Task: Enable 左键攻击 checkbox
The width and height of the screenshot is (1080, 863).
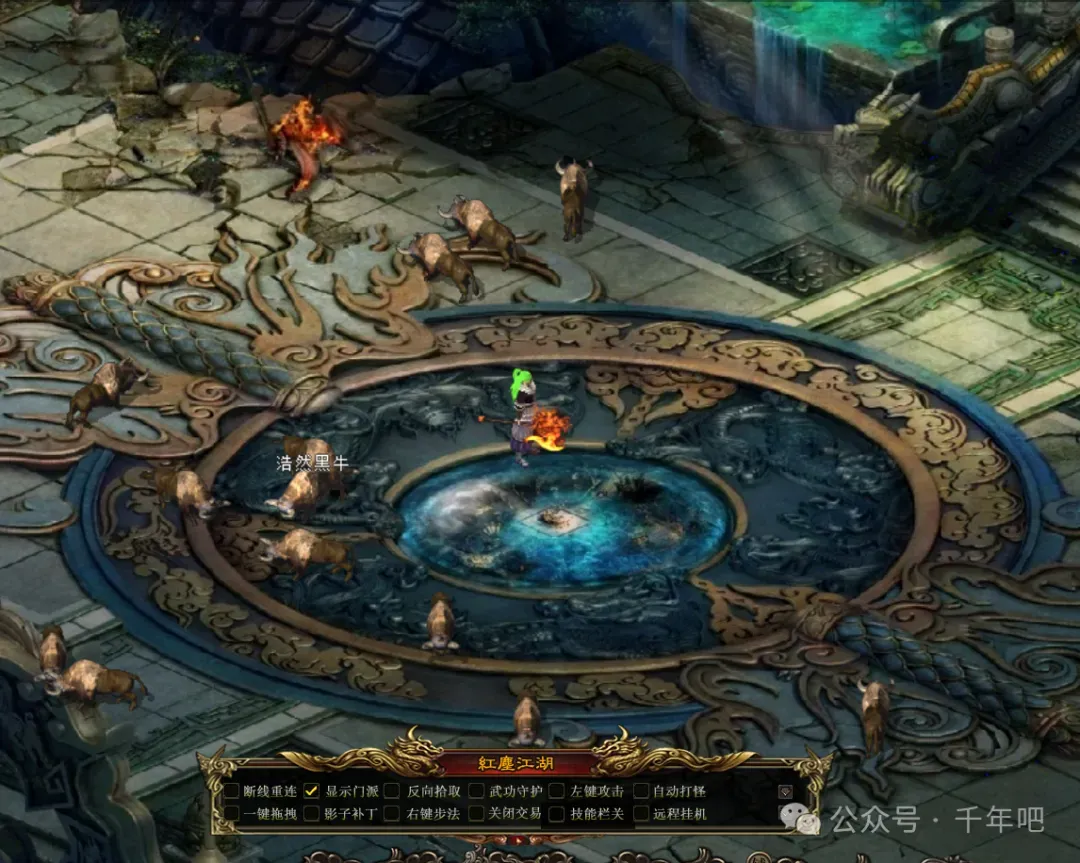Action: tap(557, 791)
